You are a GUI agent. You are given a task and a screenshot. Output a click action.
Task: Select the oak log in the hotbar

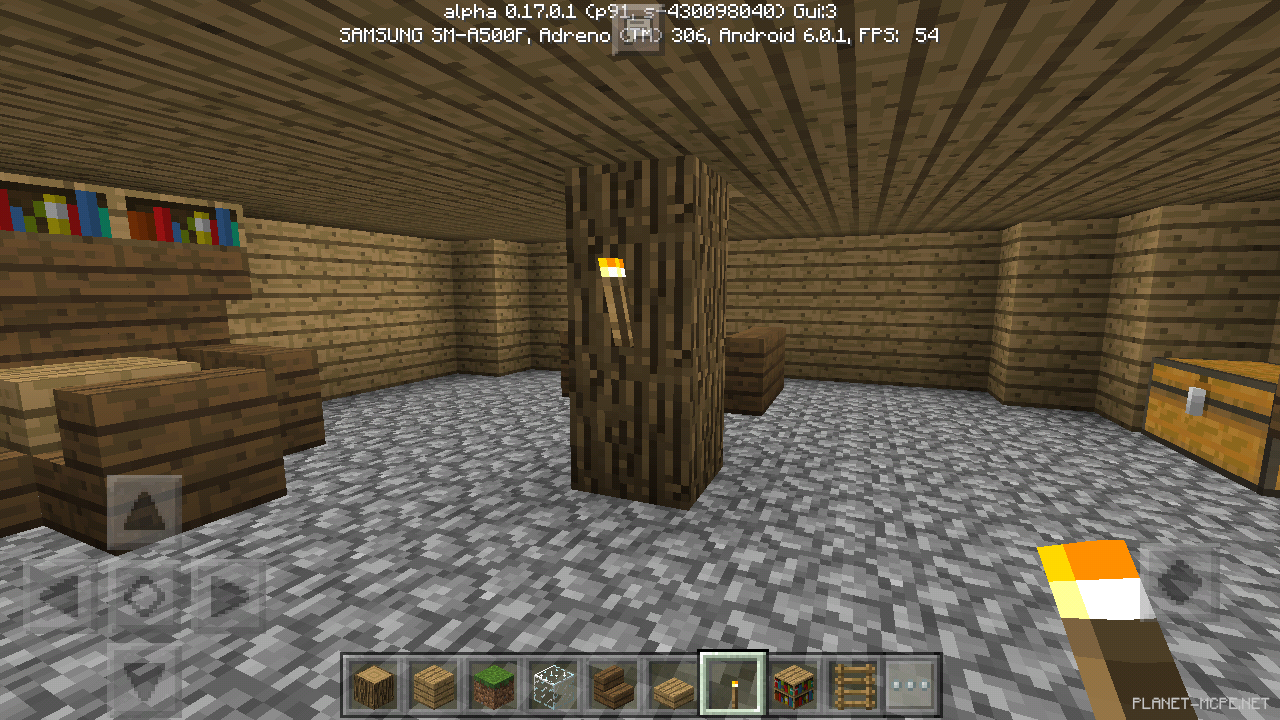[374, 685]
